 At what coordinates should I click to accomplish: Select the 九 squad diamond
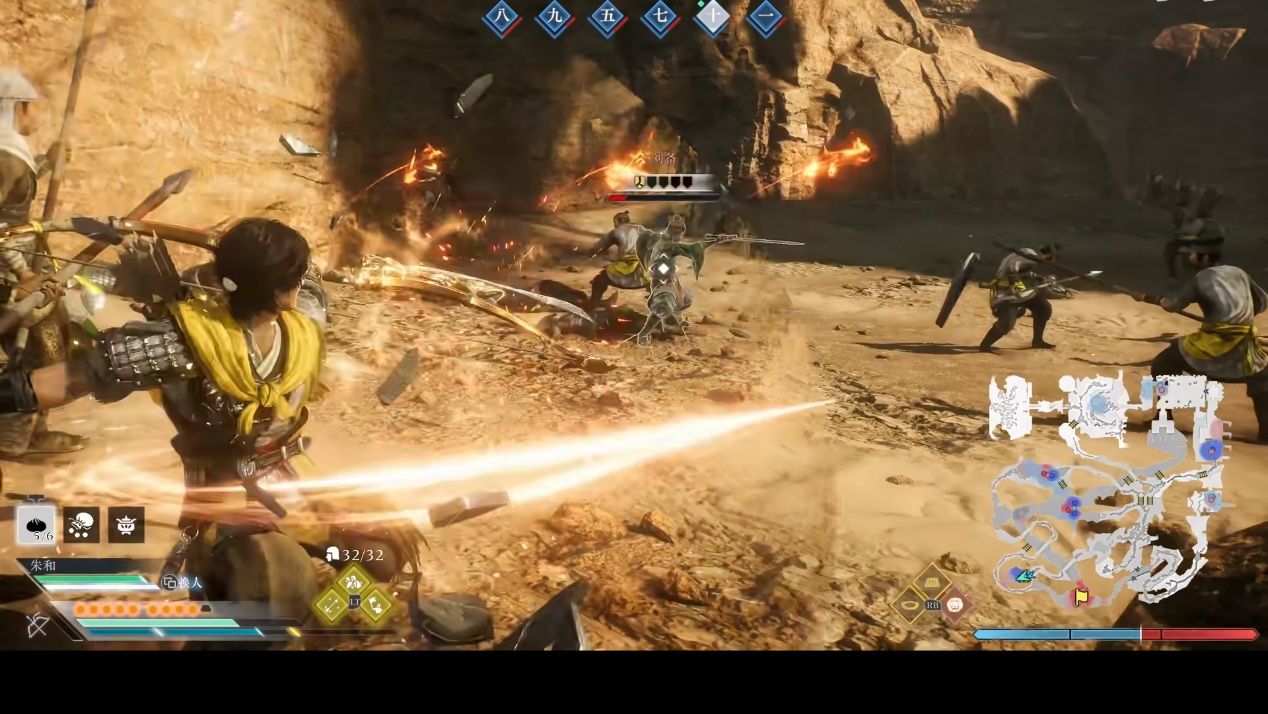click(x=555, y=17)
